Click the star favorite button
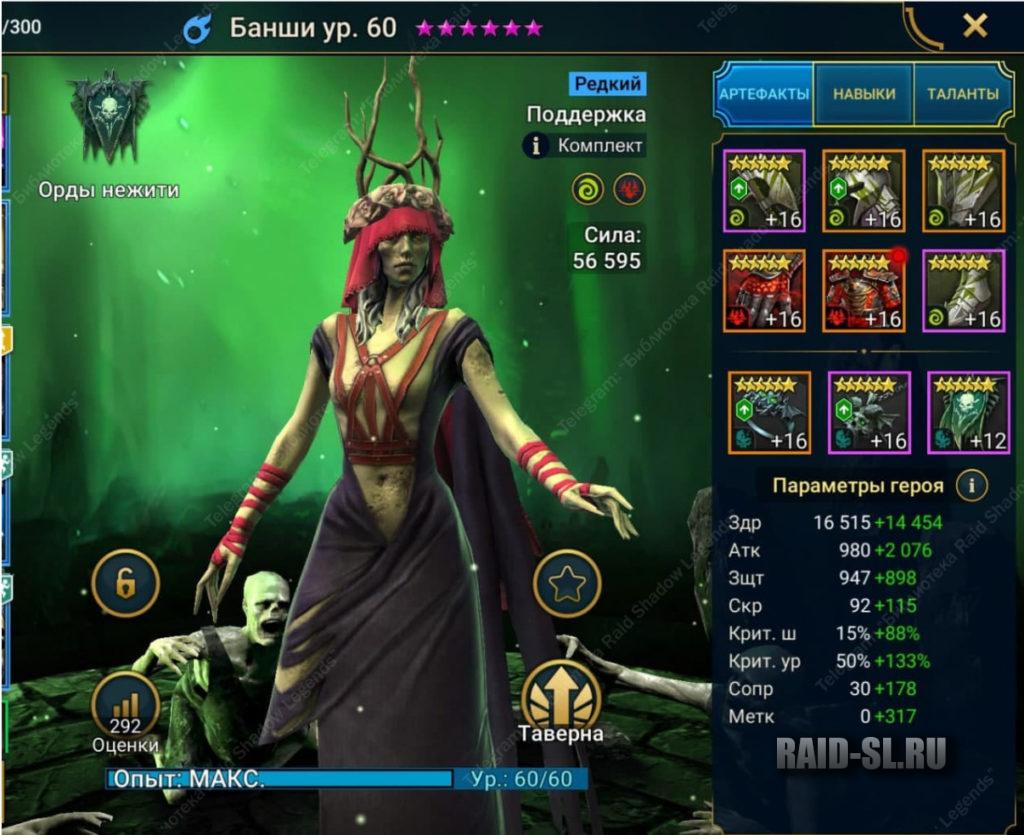The width and height of the screenshot is (1024, 835). click(567, 583)
